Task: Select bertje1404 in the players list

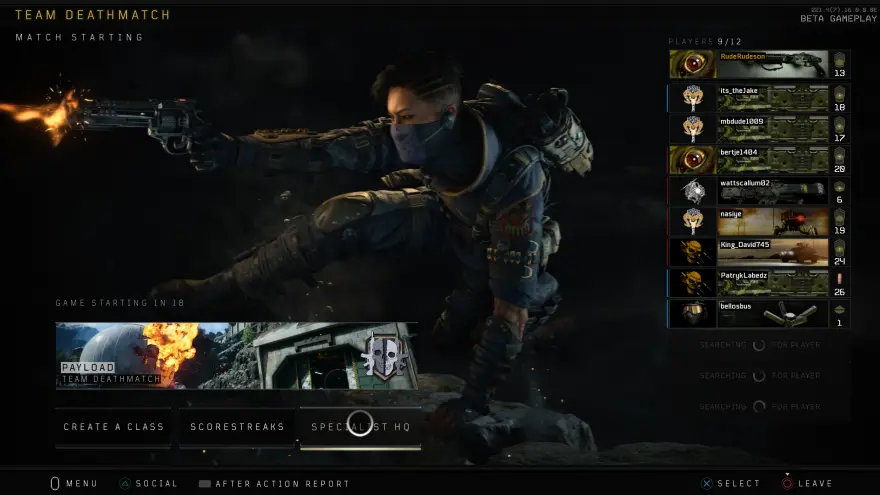Action: tap(758, 160)
